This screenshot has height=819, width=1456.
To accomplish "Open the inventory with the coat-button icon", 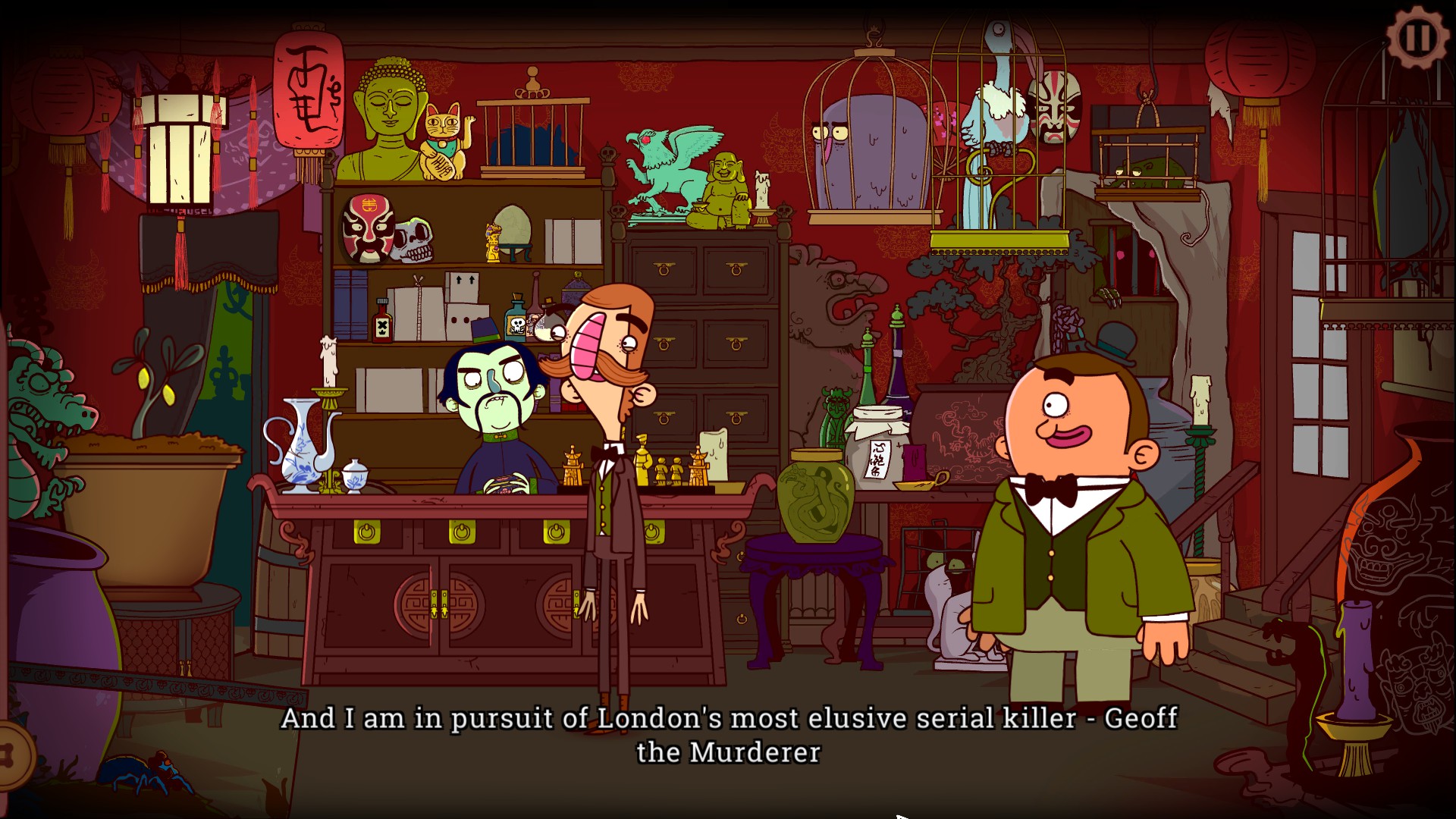I will coord(11,755).
